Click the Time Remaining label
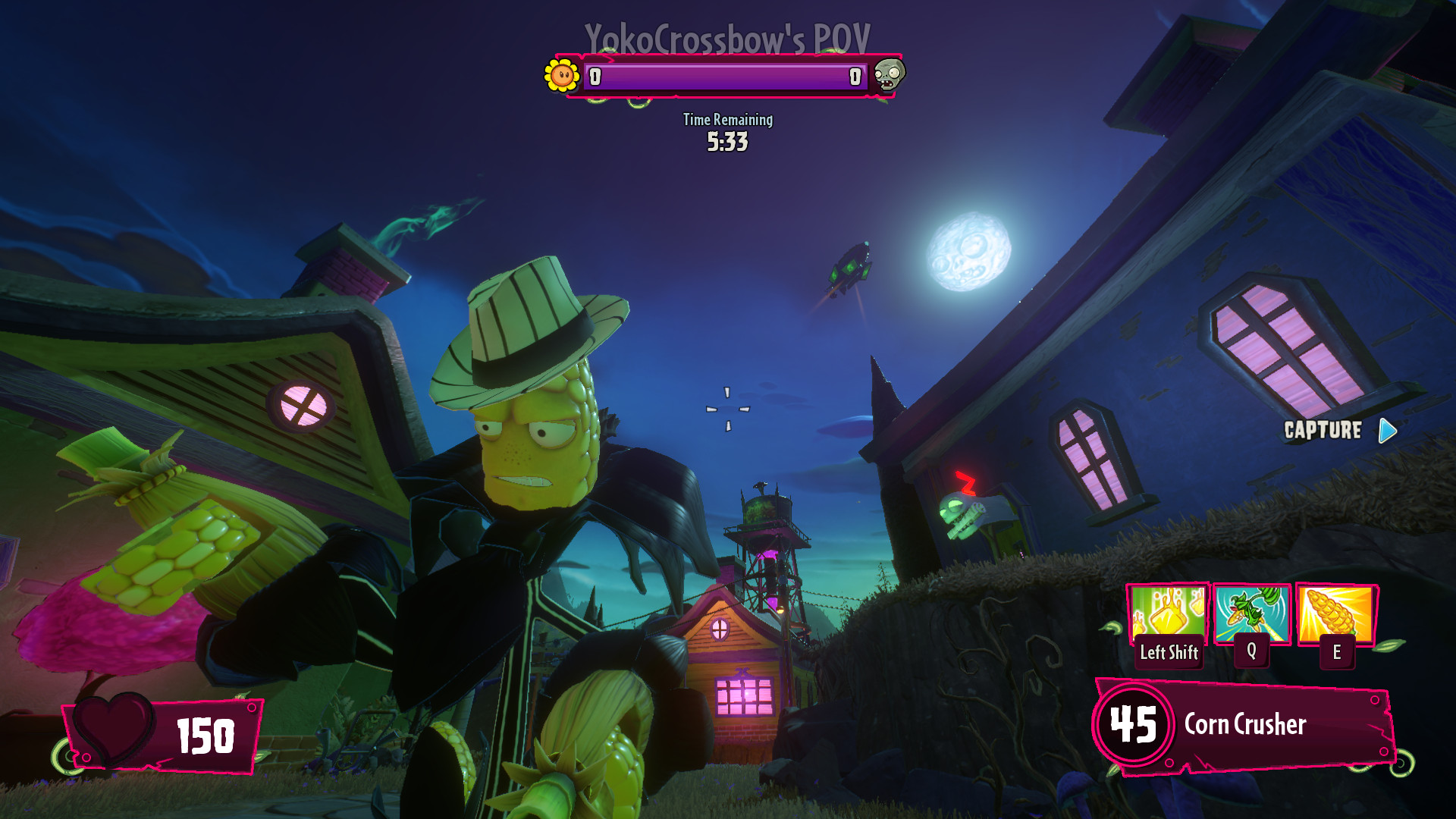Screen dimensions: 1456x819 click(727, 120)
